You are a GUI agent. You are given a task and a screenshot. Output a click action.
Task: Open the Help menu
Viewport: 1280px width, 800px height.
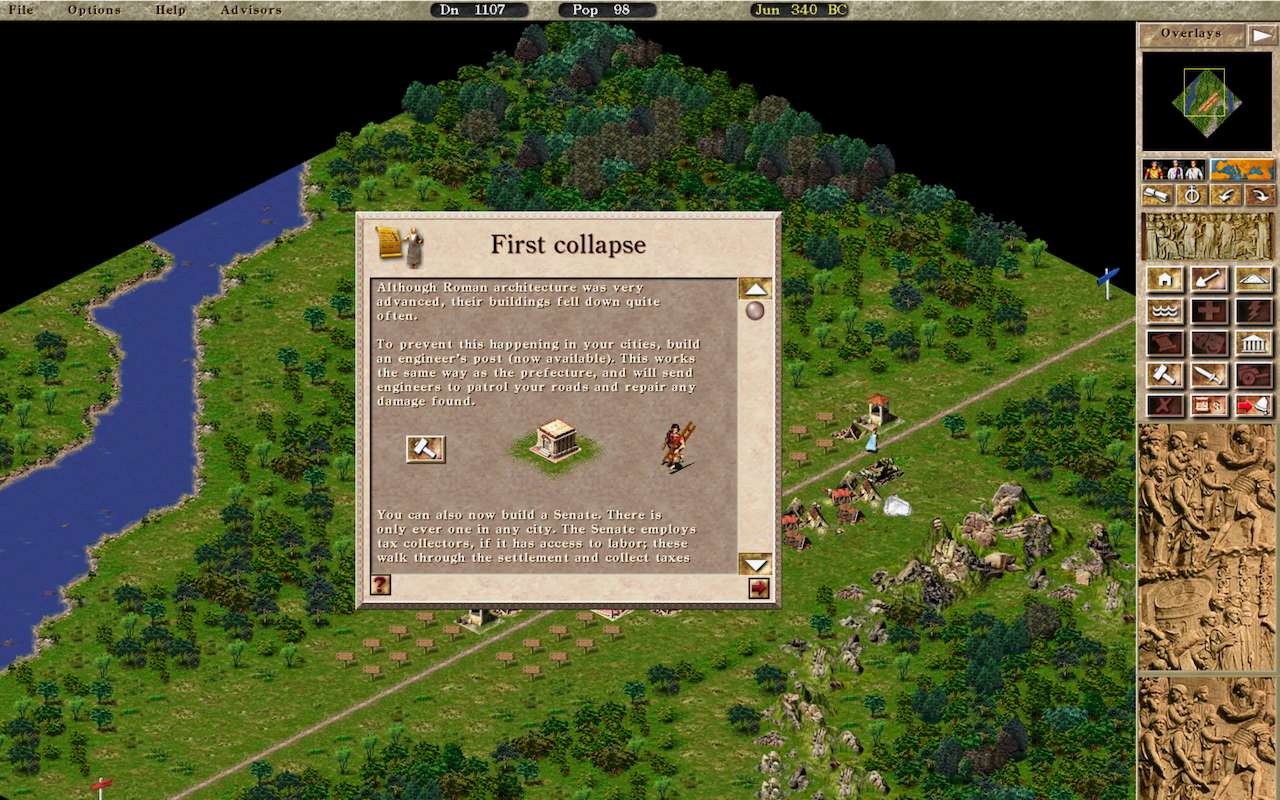click(x=171, y=10)
